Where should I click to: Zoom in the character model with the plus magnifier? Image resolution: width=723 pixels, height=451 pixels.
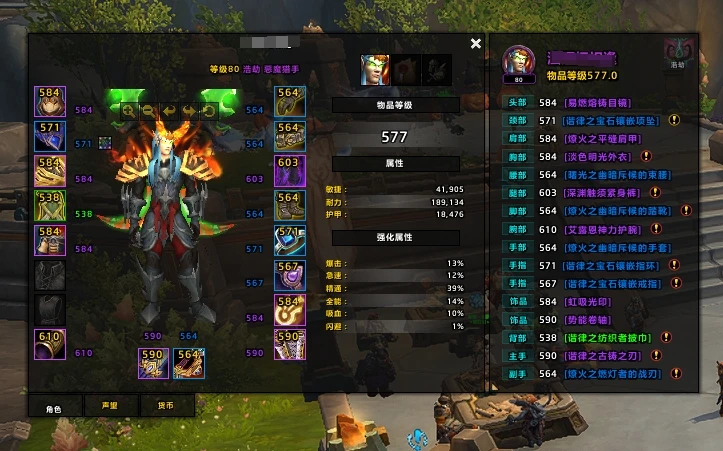(x=128, y=109)
